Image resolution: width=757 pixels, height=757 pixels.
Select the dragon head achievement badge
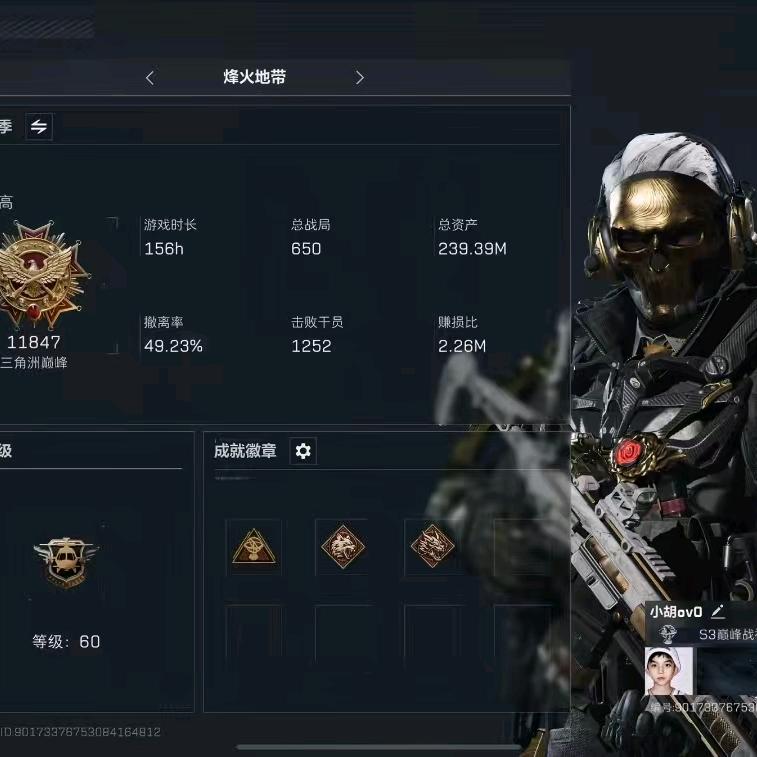pyautogui.click(x=432, y=547)
